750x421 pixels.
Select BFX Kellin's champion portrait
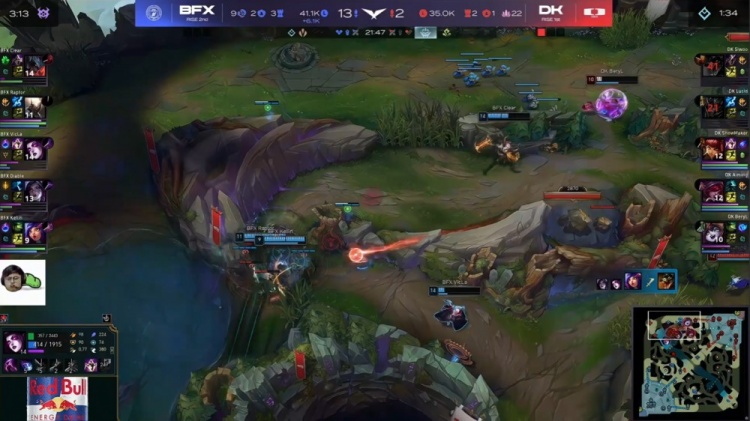(x=34, y=232)
